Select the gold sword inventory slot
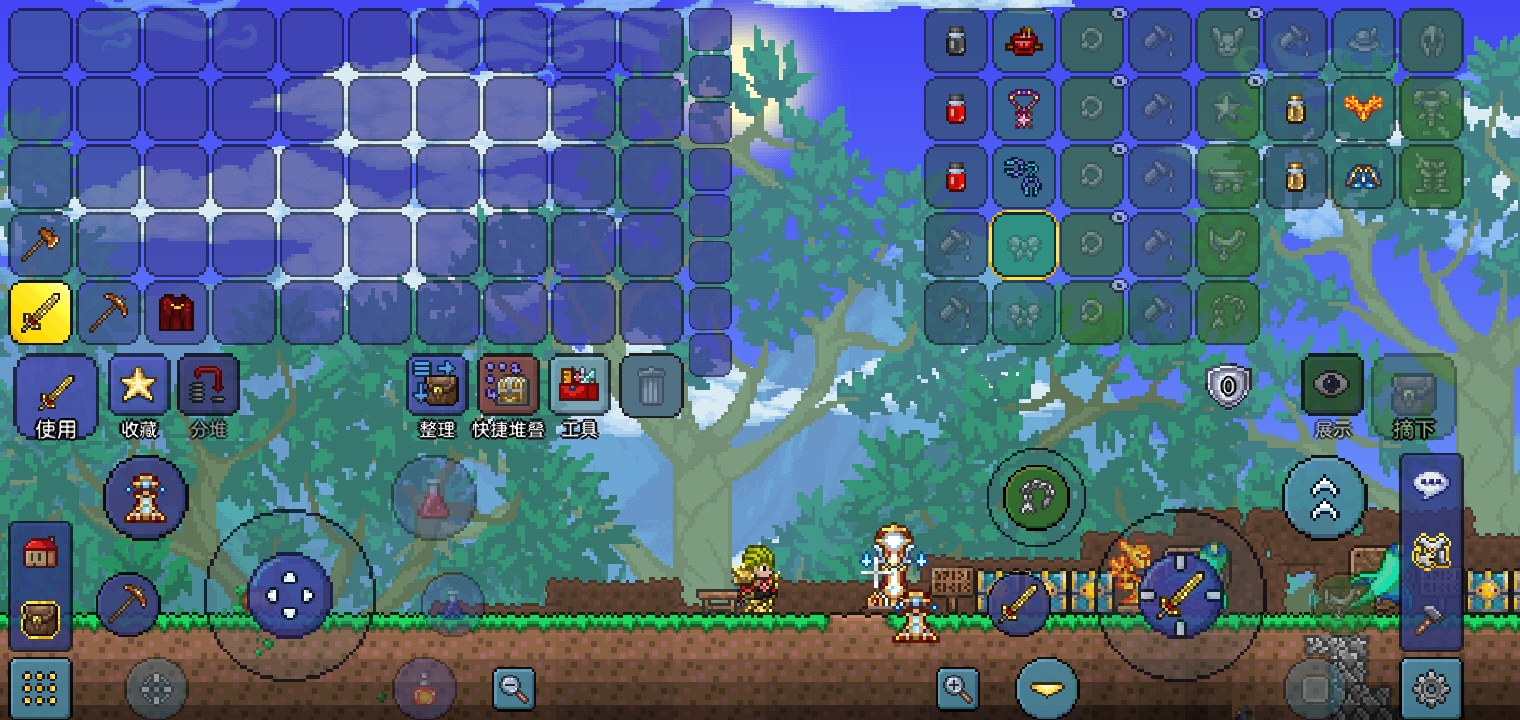1520x720 pixels. 41,312
